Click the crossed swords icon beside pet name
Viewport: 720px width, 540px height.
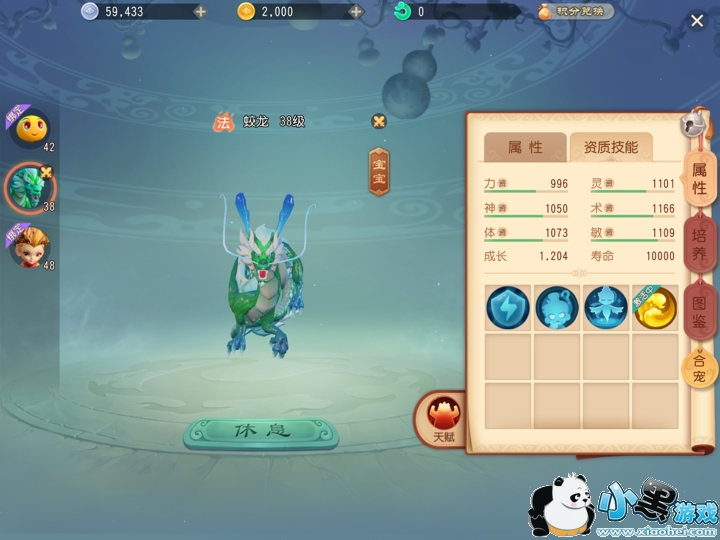coord(378,121)
